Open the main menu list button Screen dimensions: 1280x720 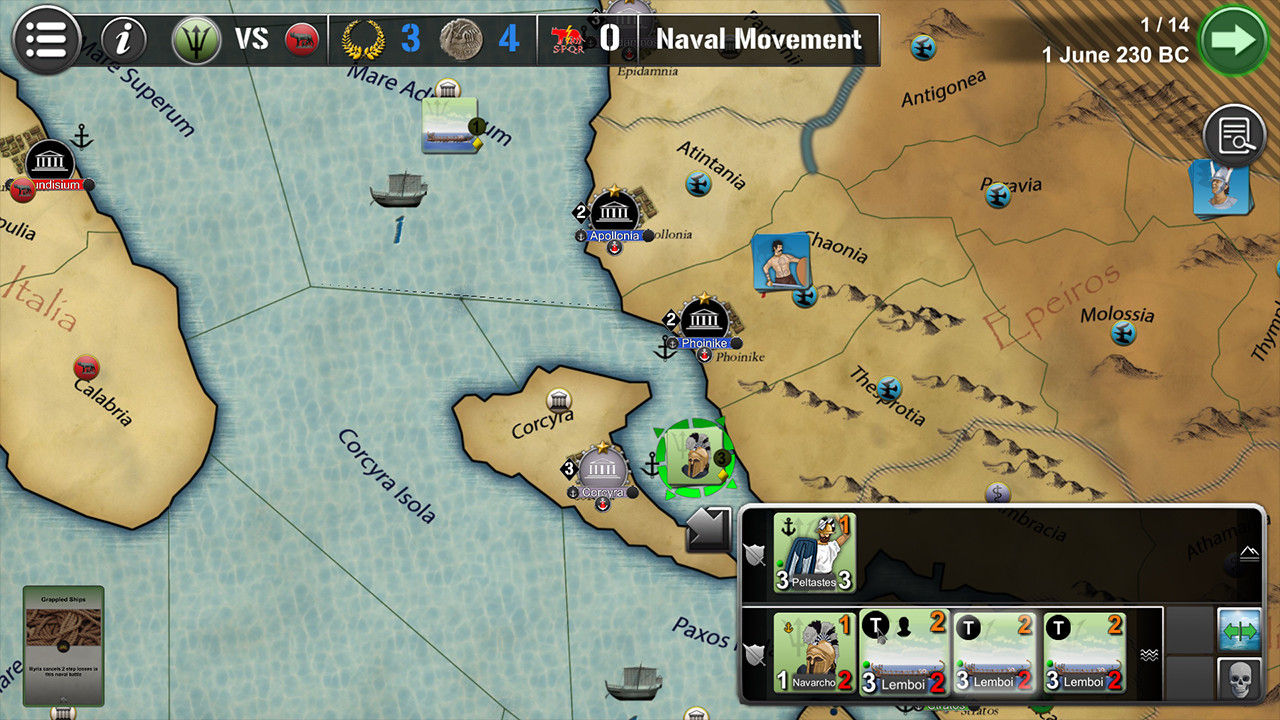pos(46,40)
